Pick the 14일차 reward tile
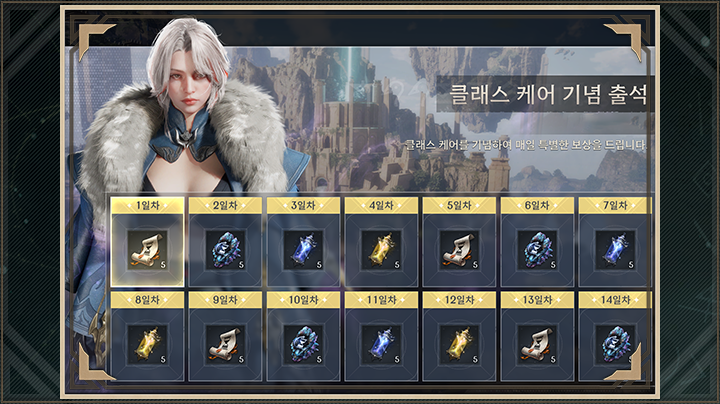Image resolution: width=720 pixels, height=404 pixels. click(615, 343)
